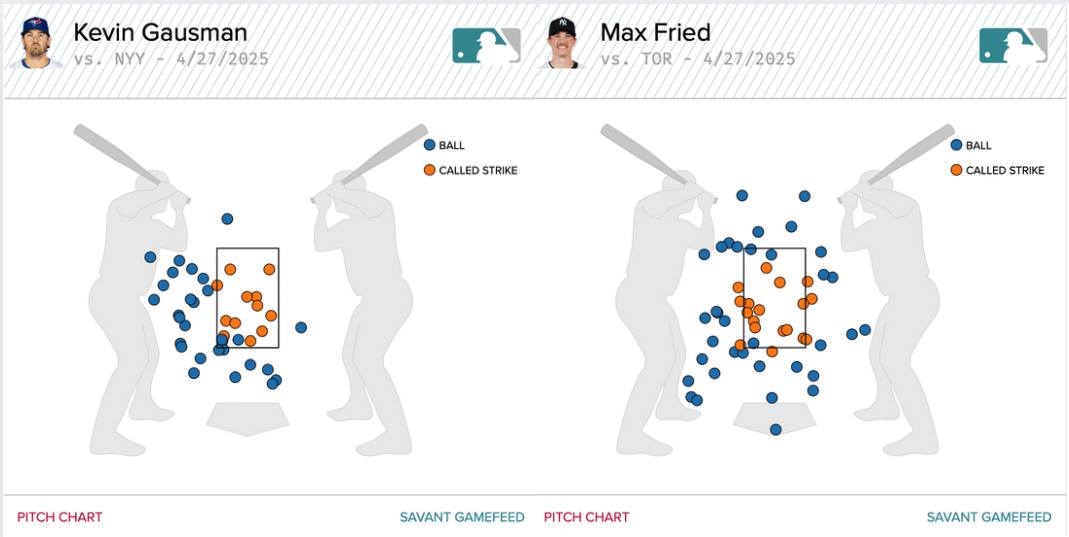Open Savant Gamefeed in Kevin Gausman's panel
This screenshot has height=537, width=1069.
[462, 517]
